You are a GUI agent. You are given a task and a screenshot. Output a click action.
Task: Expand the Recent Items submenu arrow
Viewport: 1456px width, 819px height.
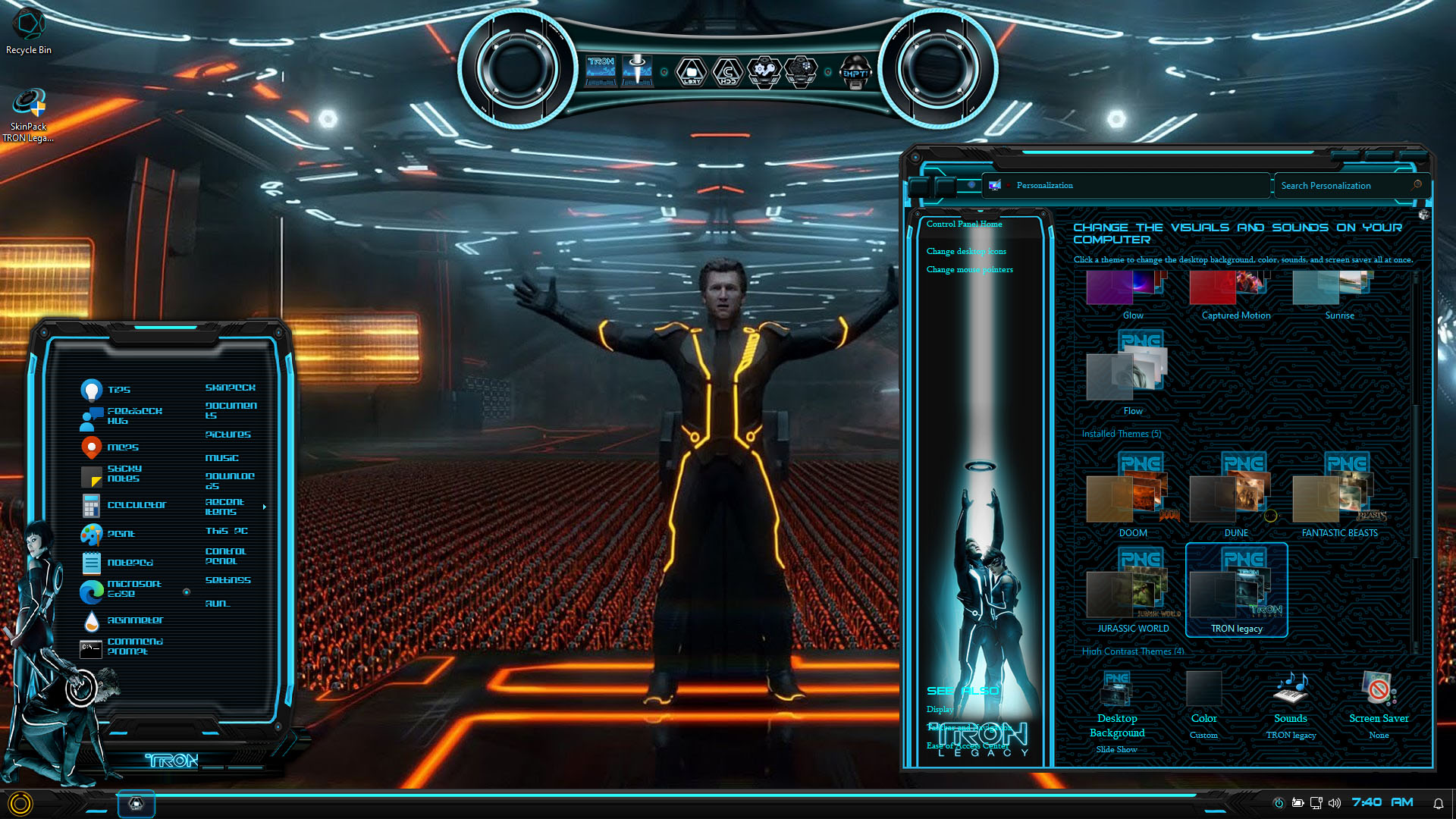pyautogui.click(x=264, y=507)
